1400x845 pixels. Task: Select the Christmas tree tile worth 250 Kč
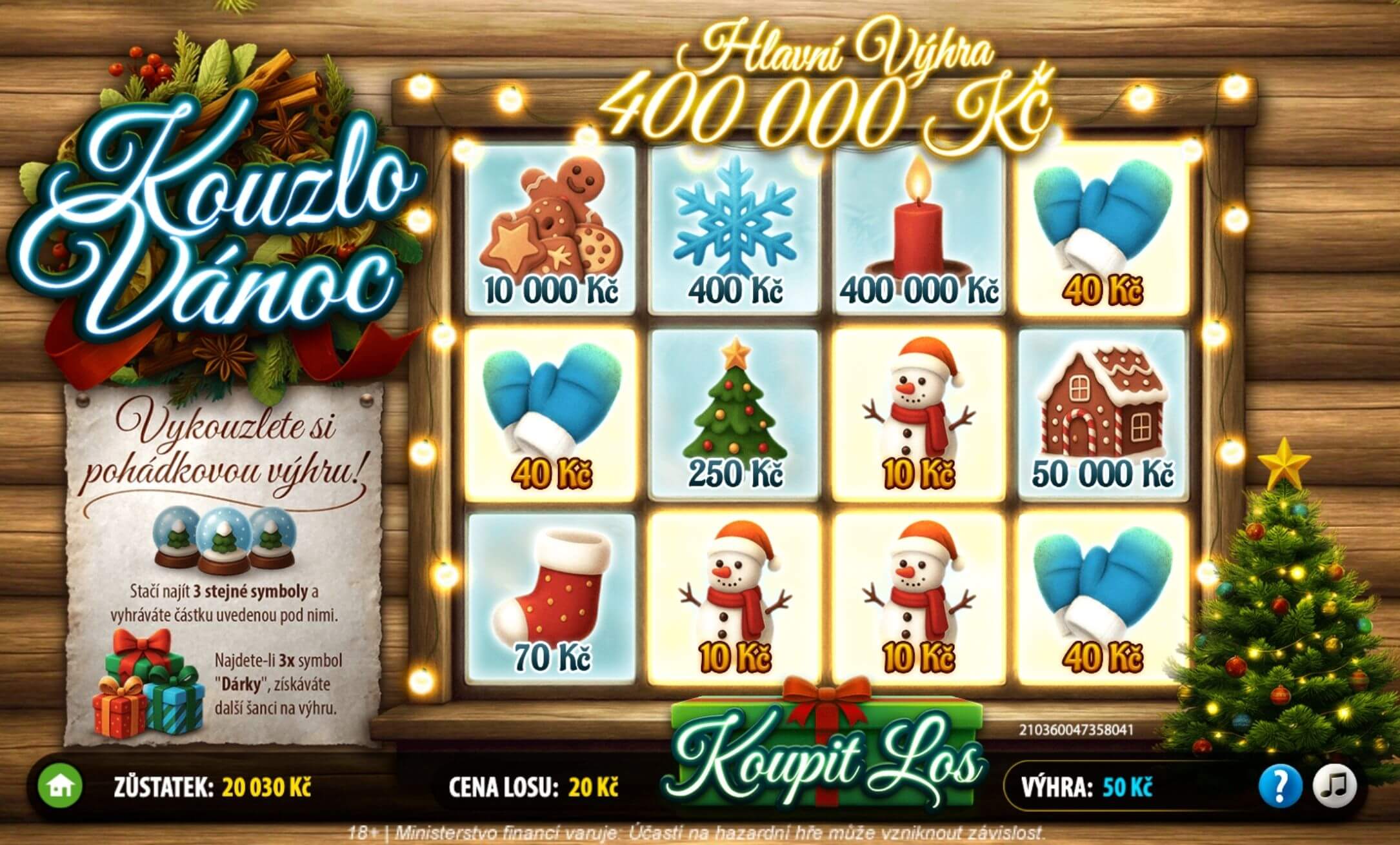pyautogui.click(x=735, y=413)
